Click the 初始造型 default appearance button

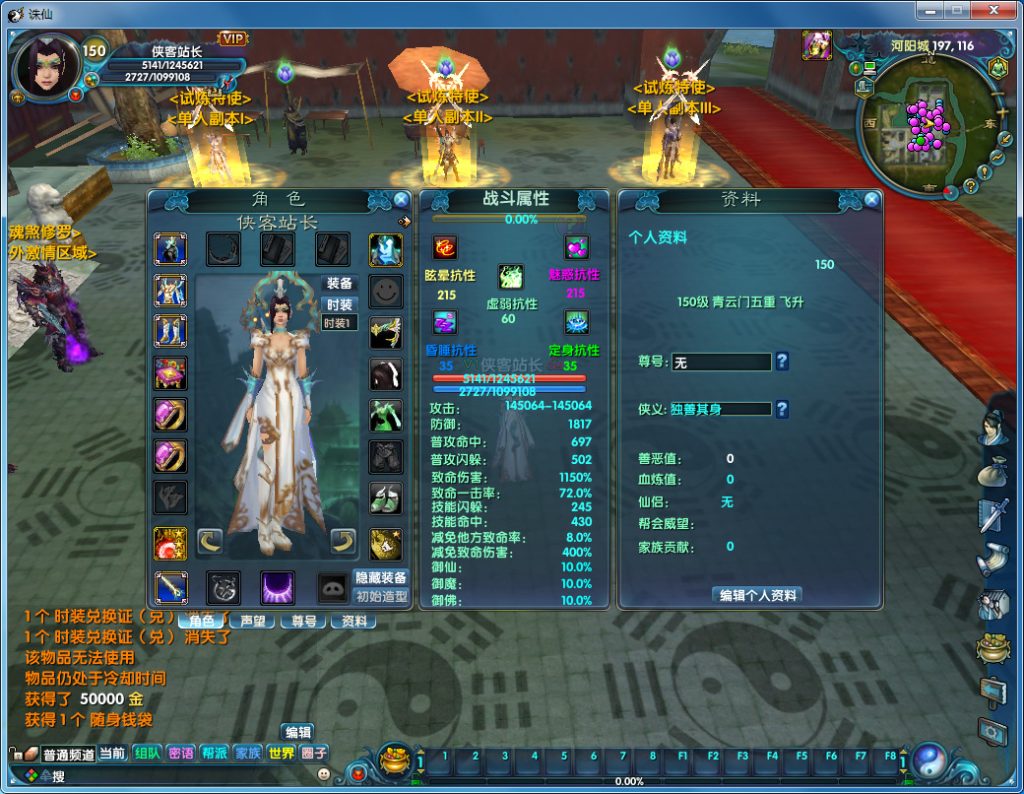pyautogui.click(x=381, y=596)
